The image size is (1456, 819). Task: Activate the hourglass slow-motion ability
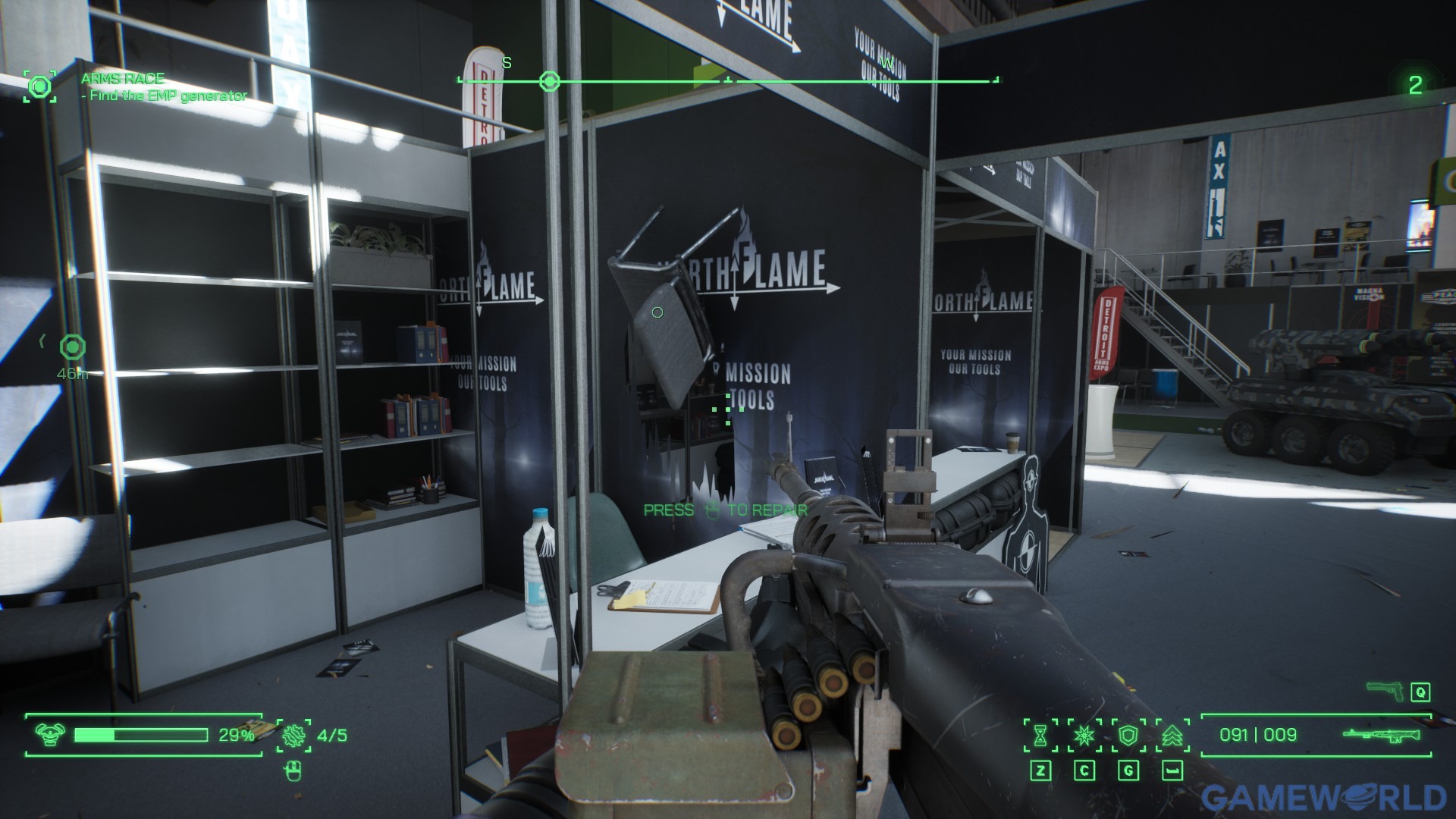[1040, 735]
